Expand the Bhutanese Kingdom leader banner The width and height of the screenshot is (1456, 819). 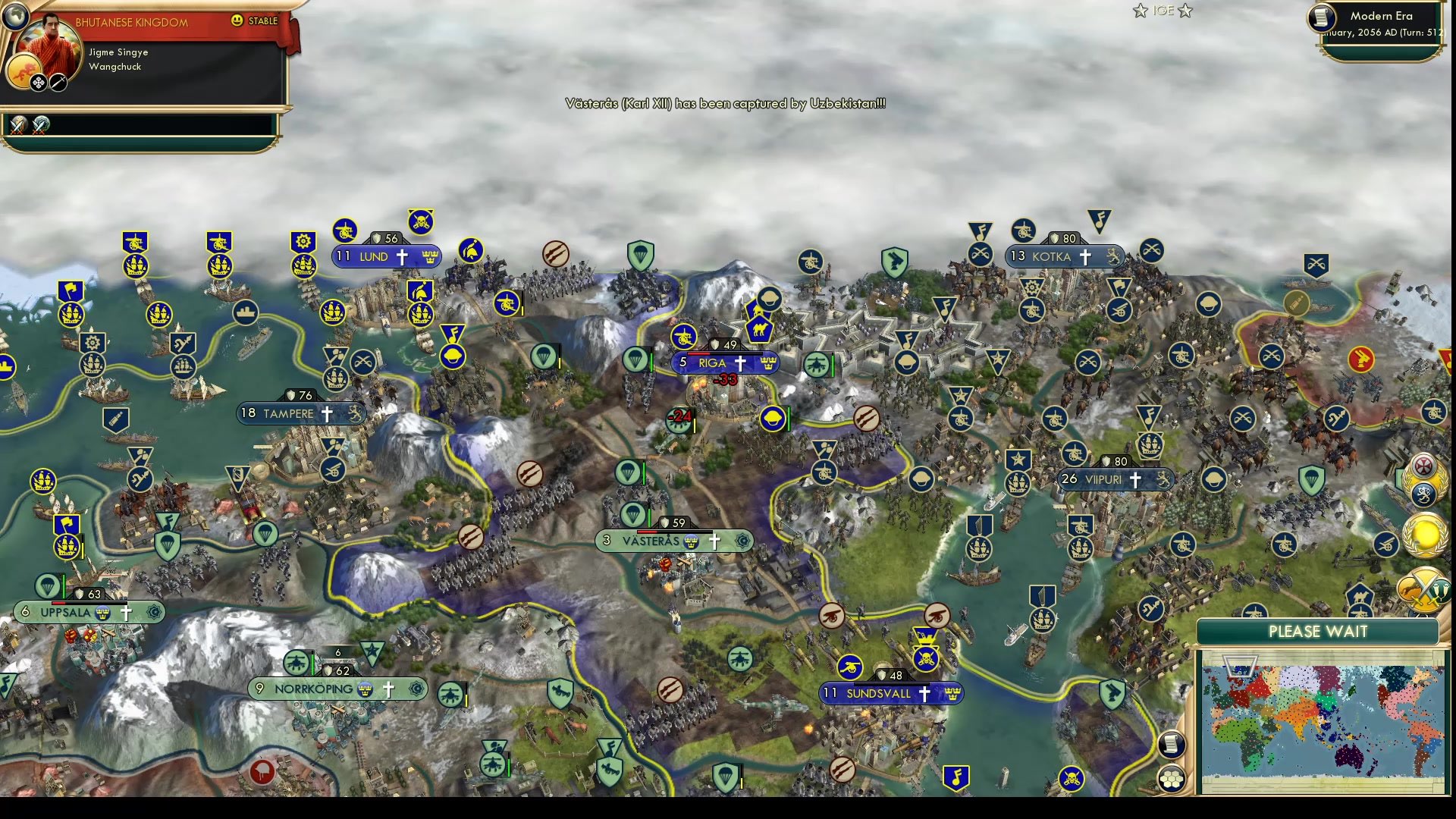coord(130,23)
